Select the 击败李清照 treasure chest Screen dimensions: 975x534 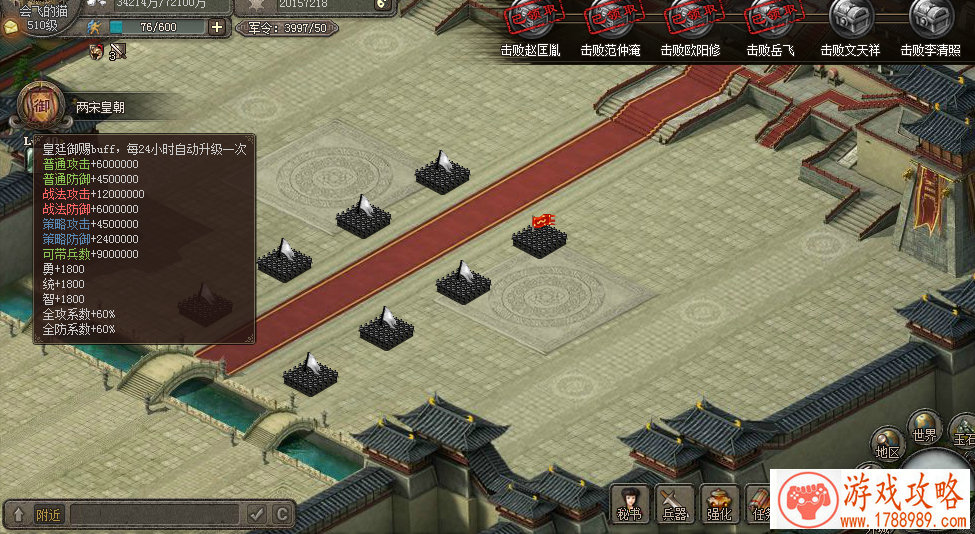[931, 18]
